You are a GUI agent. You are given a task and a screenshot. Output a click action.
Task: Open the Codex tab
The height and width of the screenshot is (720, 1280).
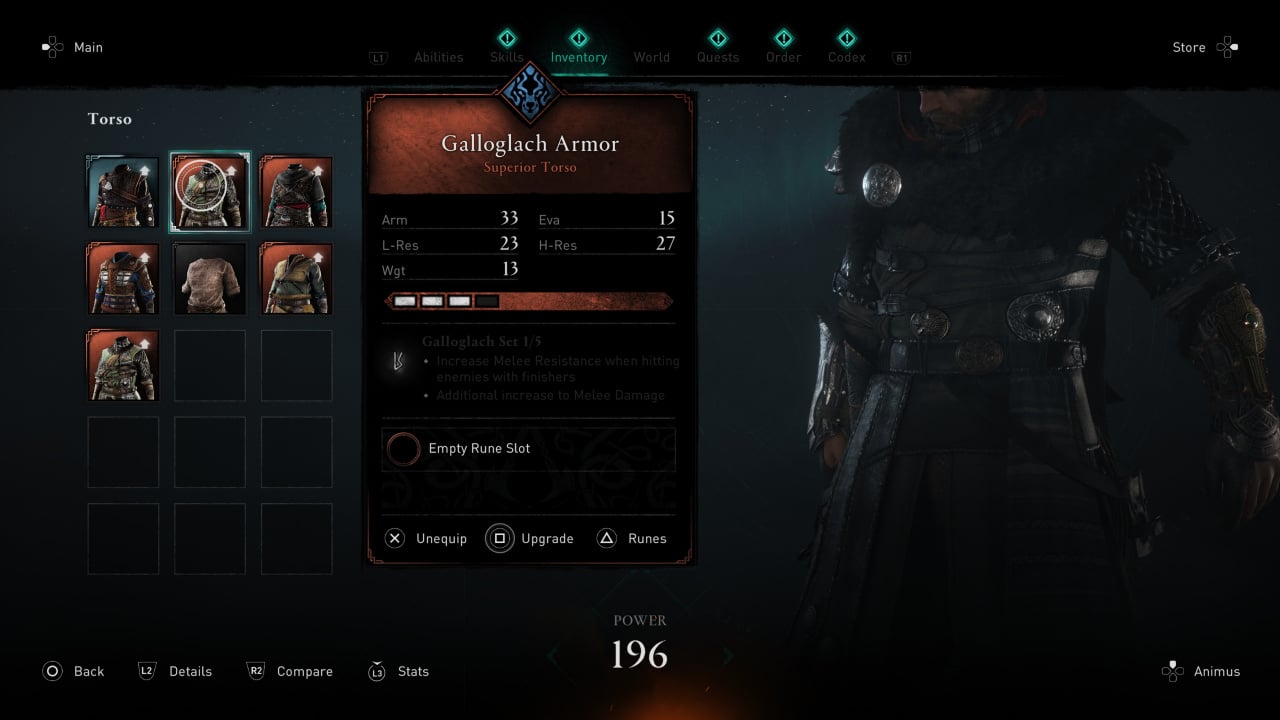(846, 56)
